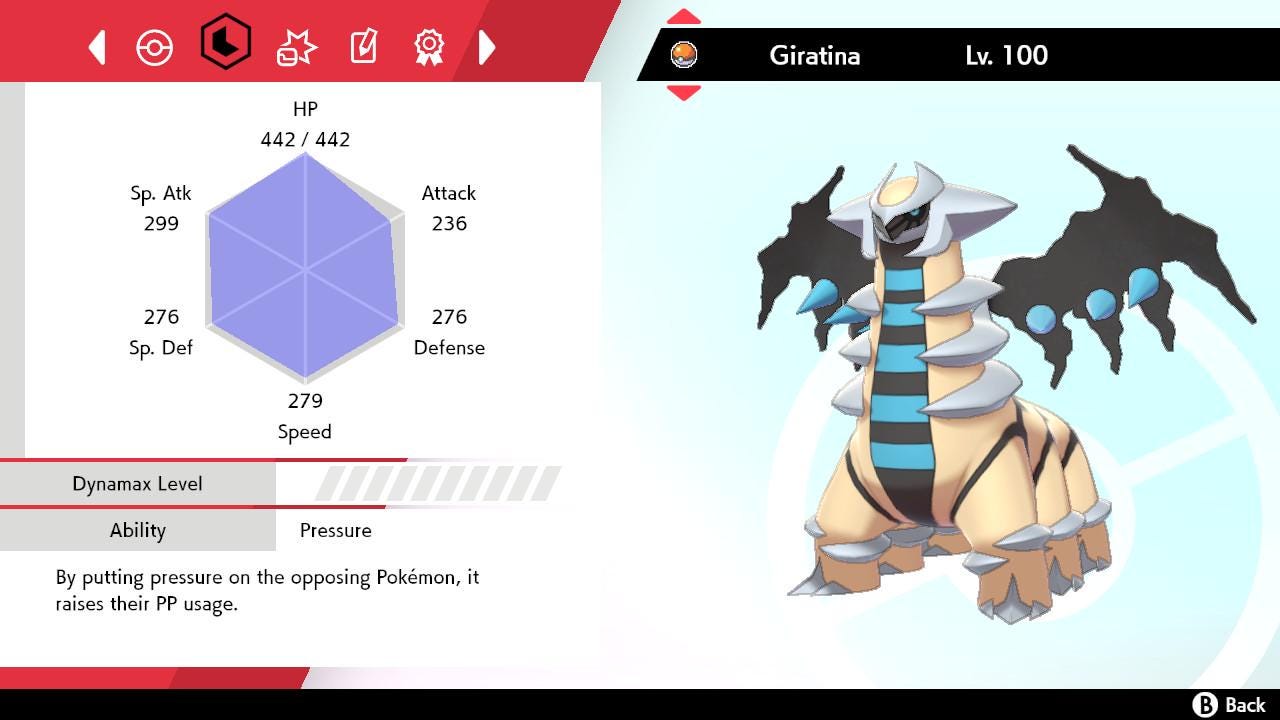Image resolution: width=1280 pixels, height=720 pixels.
Task: Click the right arrow beside the summary tabs
Action: [487, 47]
